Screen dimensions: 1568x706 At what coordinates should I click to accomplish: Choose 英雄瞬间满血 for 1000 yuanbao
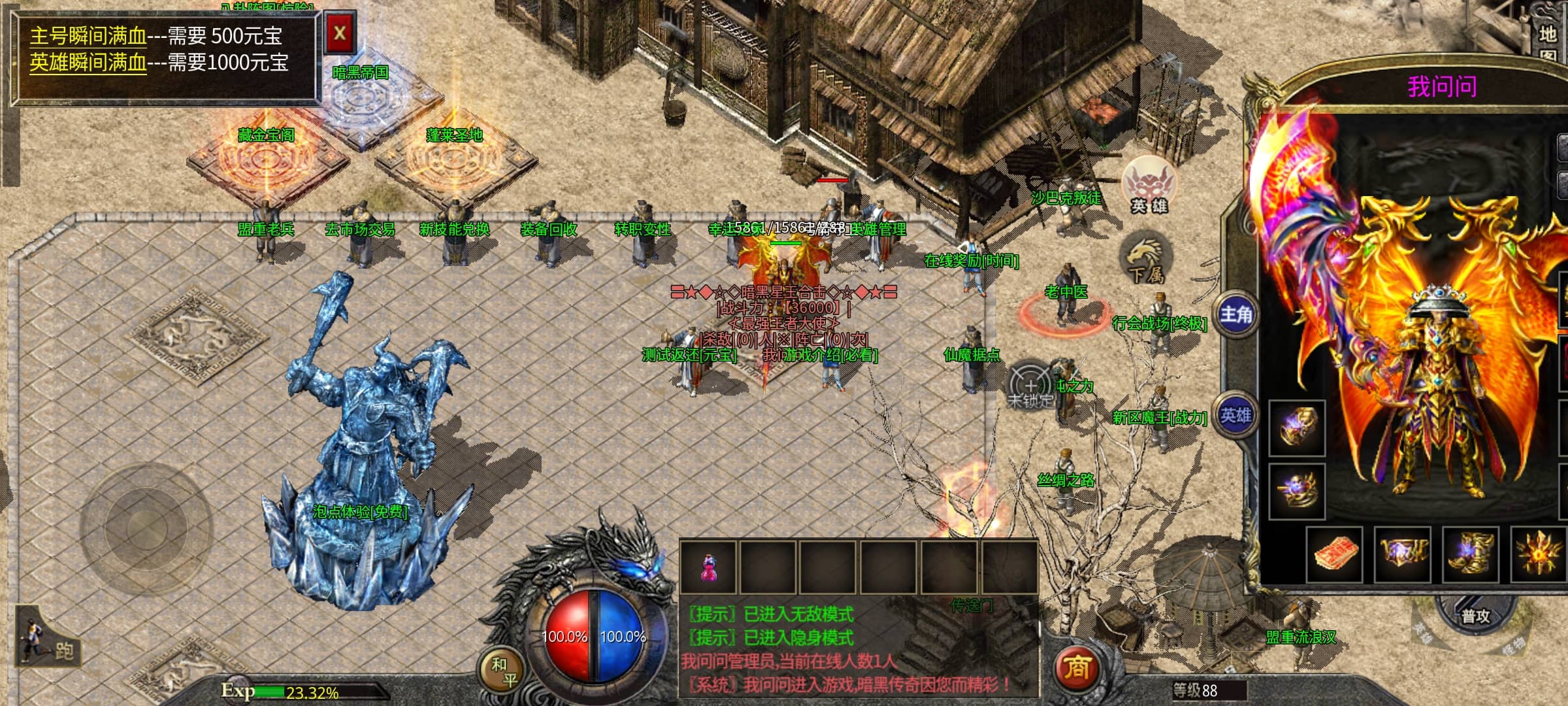[88, 63]
